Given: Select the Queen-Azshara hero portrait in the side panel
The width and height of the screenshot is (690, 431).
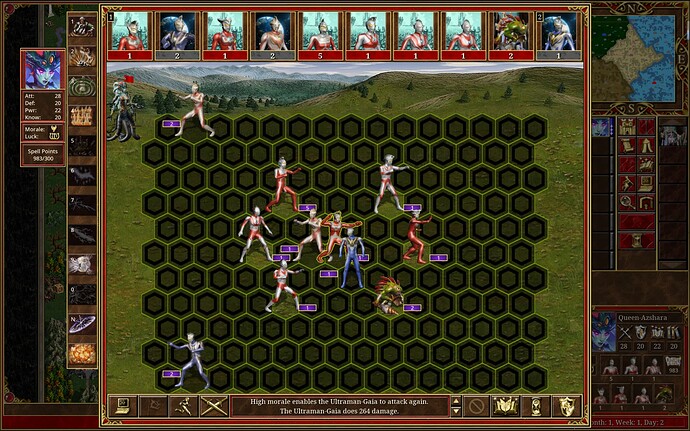Looking at the screenshot, I should pyautogui.click(x=604, y=332).
